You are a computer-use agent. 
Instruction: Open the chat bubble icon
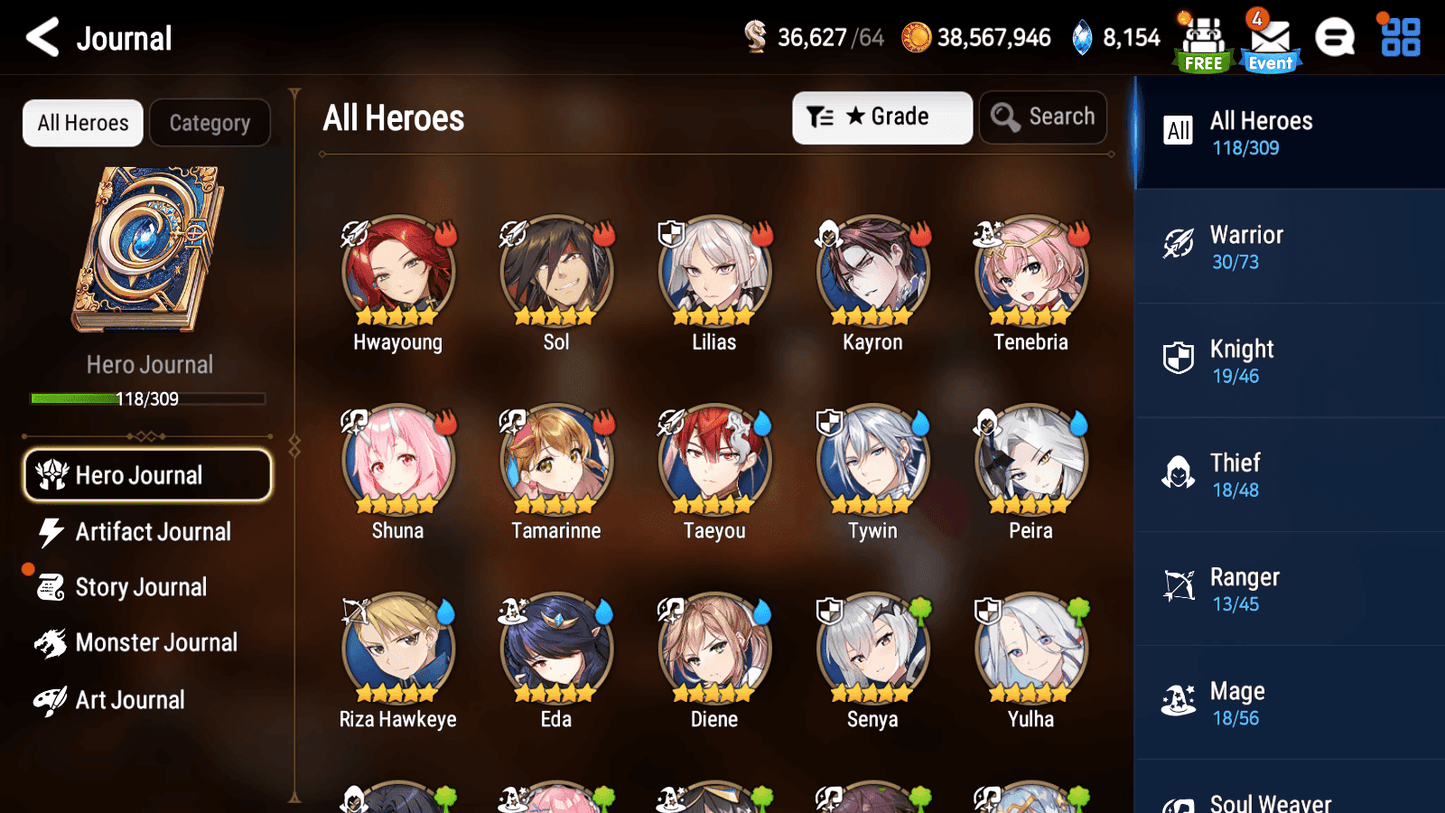click(x=1336, y=36)
